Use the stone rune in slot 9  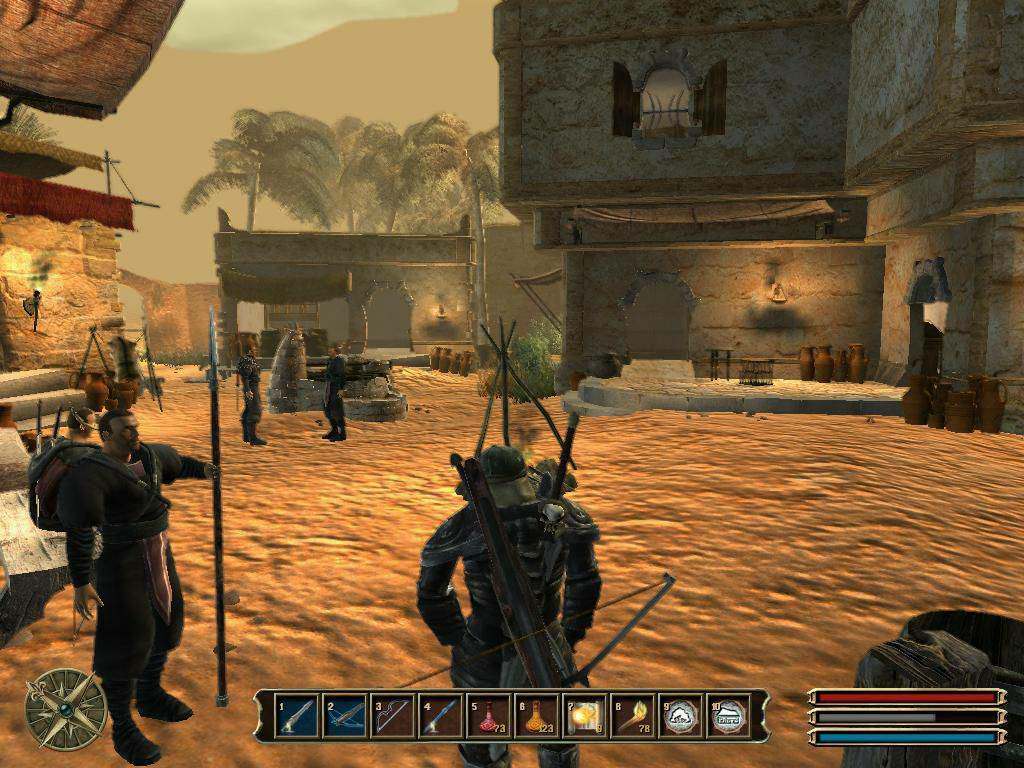tap(681, 716)
